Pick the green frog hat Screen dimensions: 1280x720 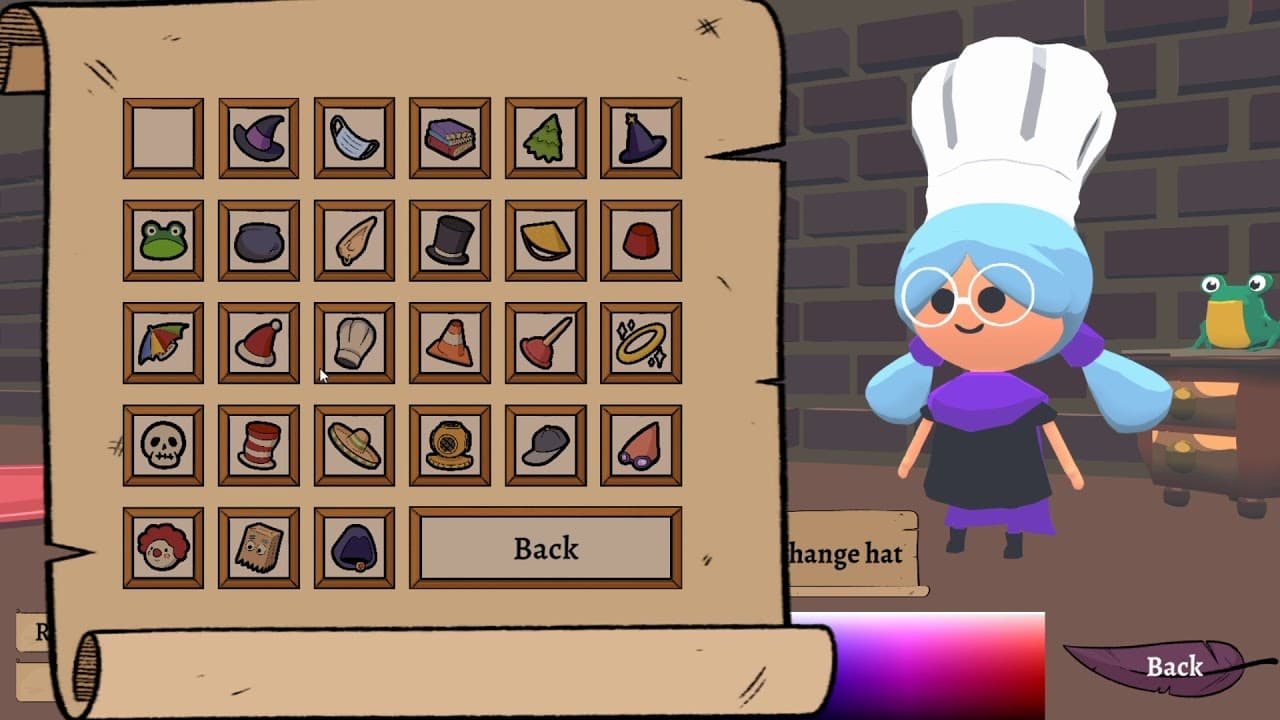(x=162, y=240)
